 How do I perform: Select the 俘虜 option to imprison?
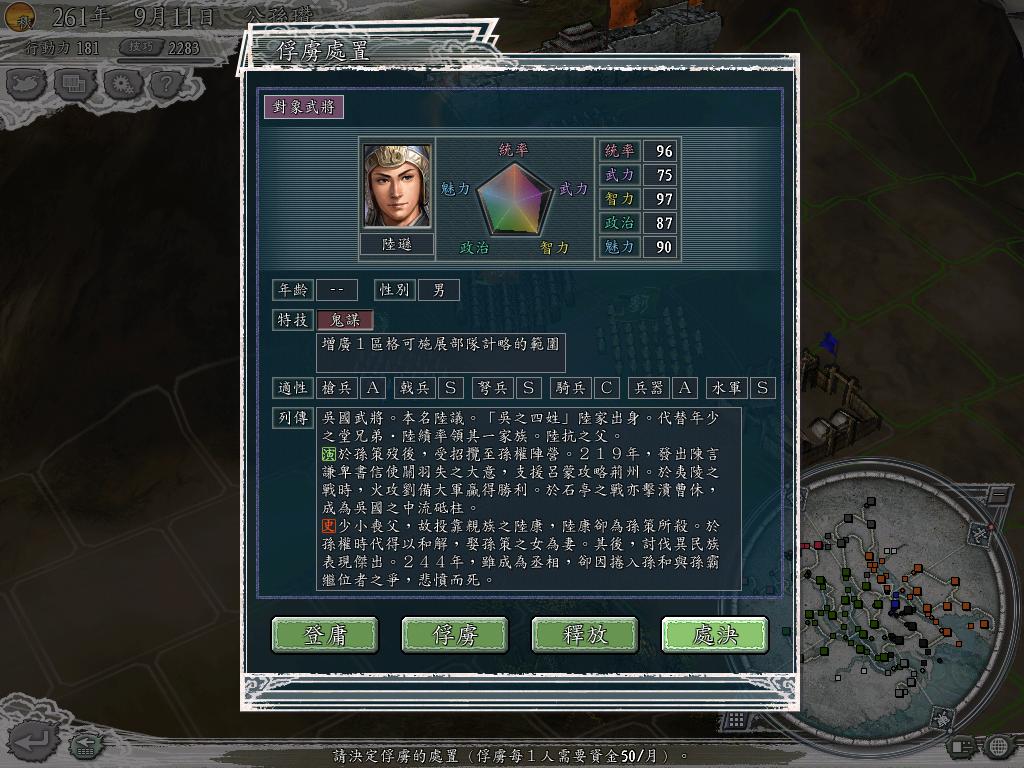tap(455, 634)
